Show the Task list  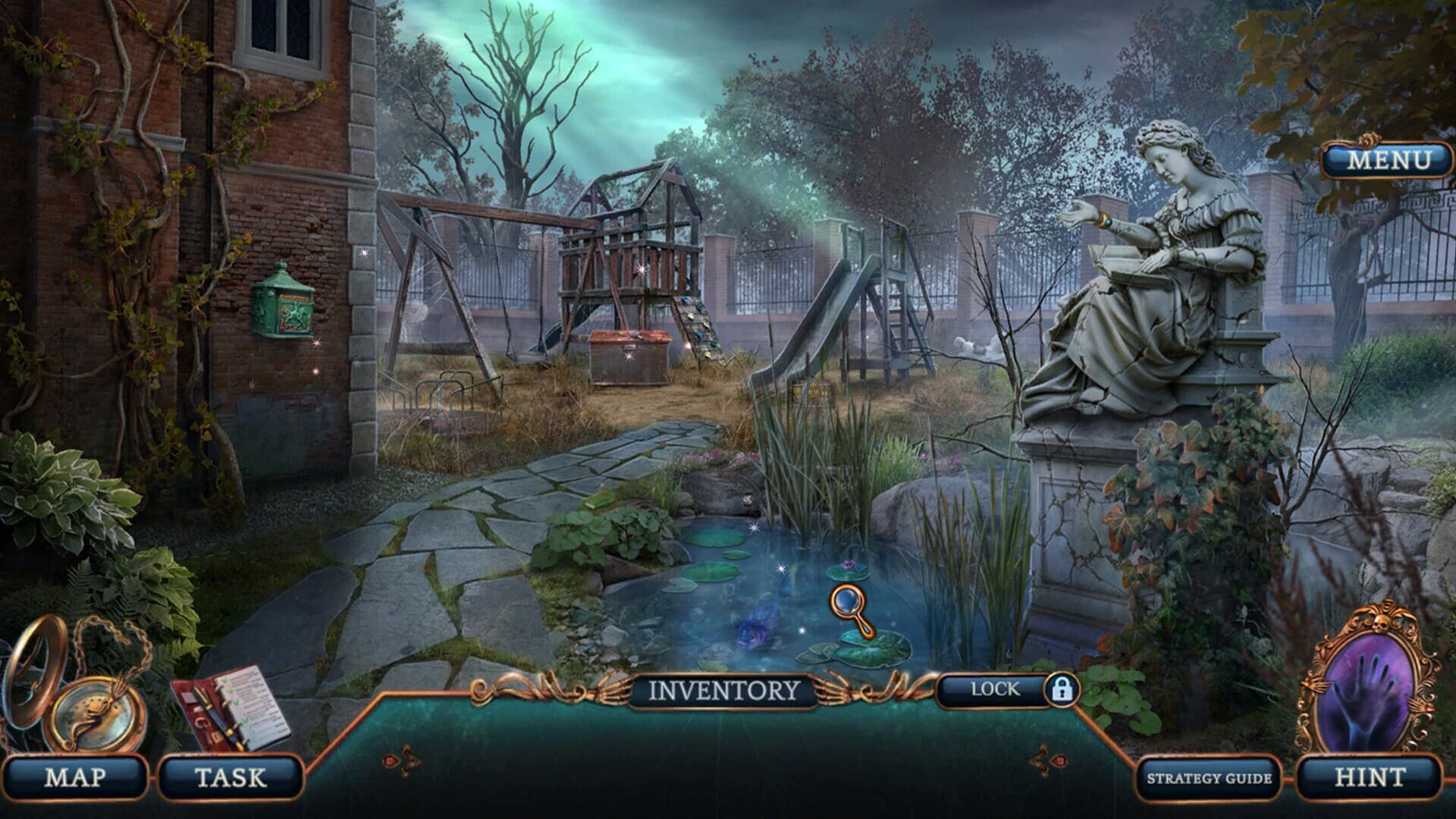[231, 777]
